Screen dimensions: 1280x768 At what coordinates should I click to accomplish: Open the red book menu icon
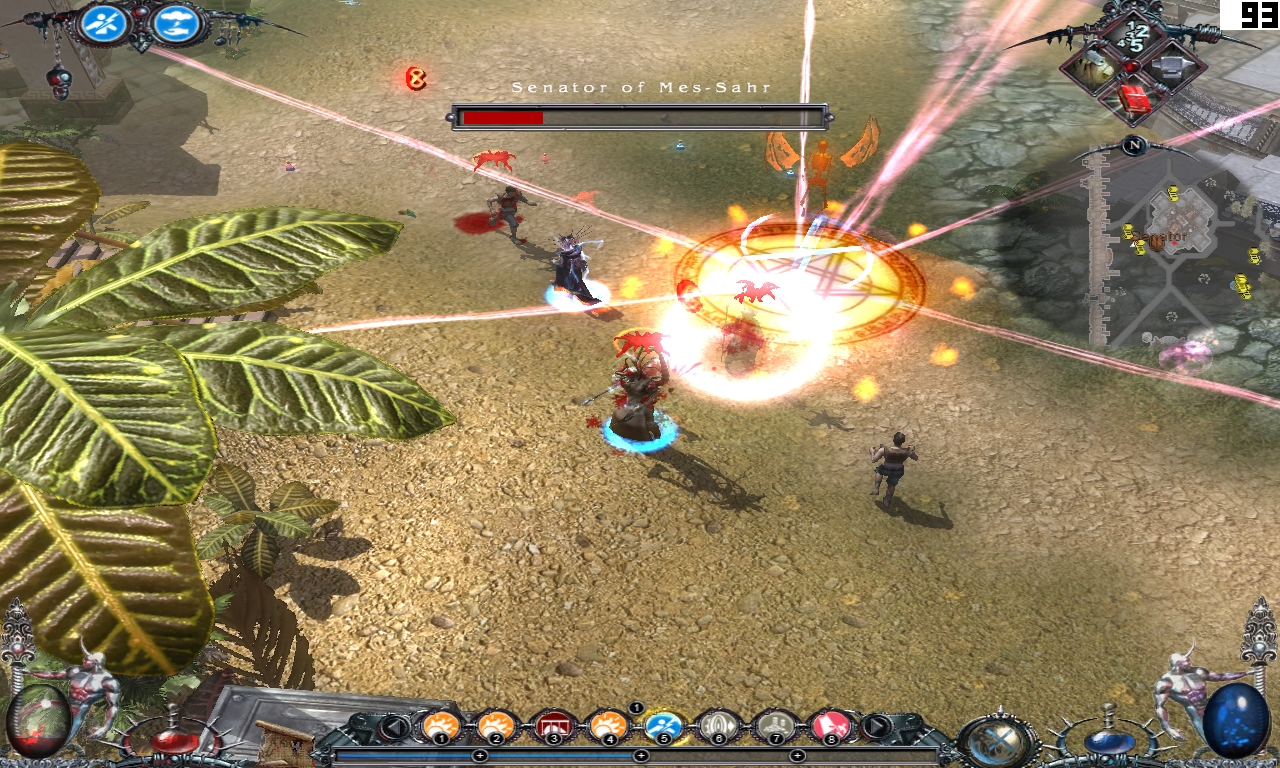[1133, 99]
